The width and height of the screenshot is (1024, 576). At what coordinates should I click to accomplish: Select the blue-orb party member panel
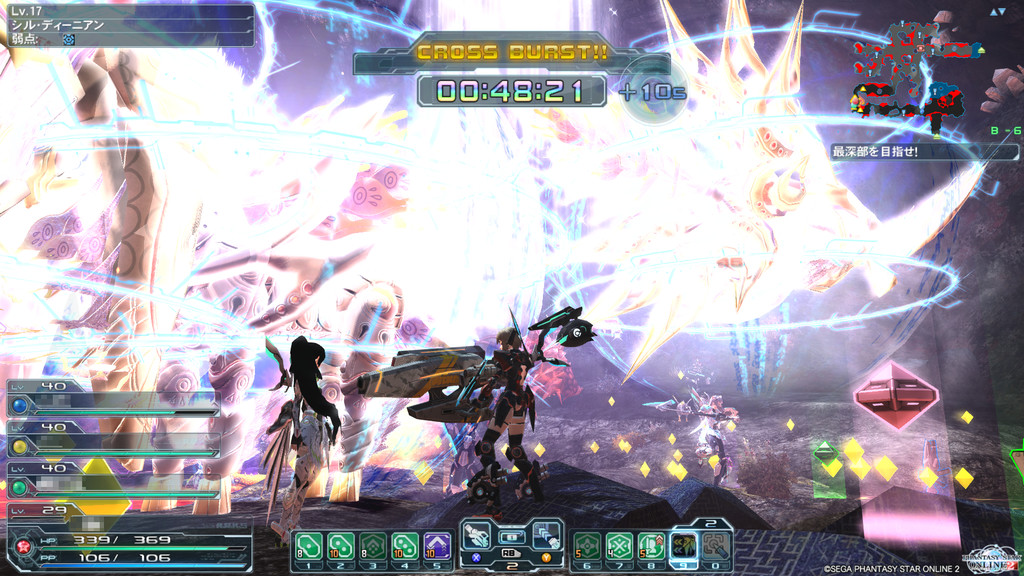point(112,398)
